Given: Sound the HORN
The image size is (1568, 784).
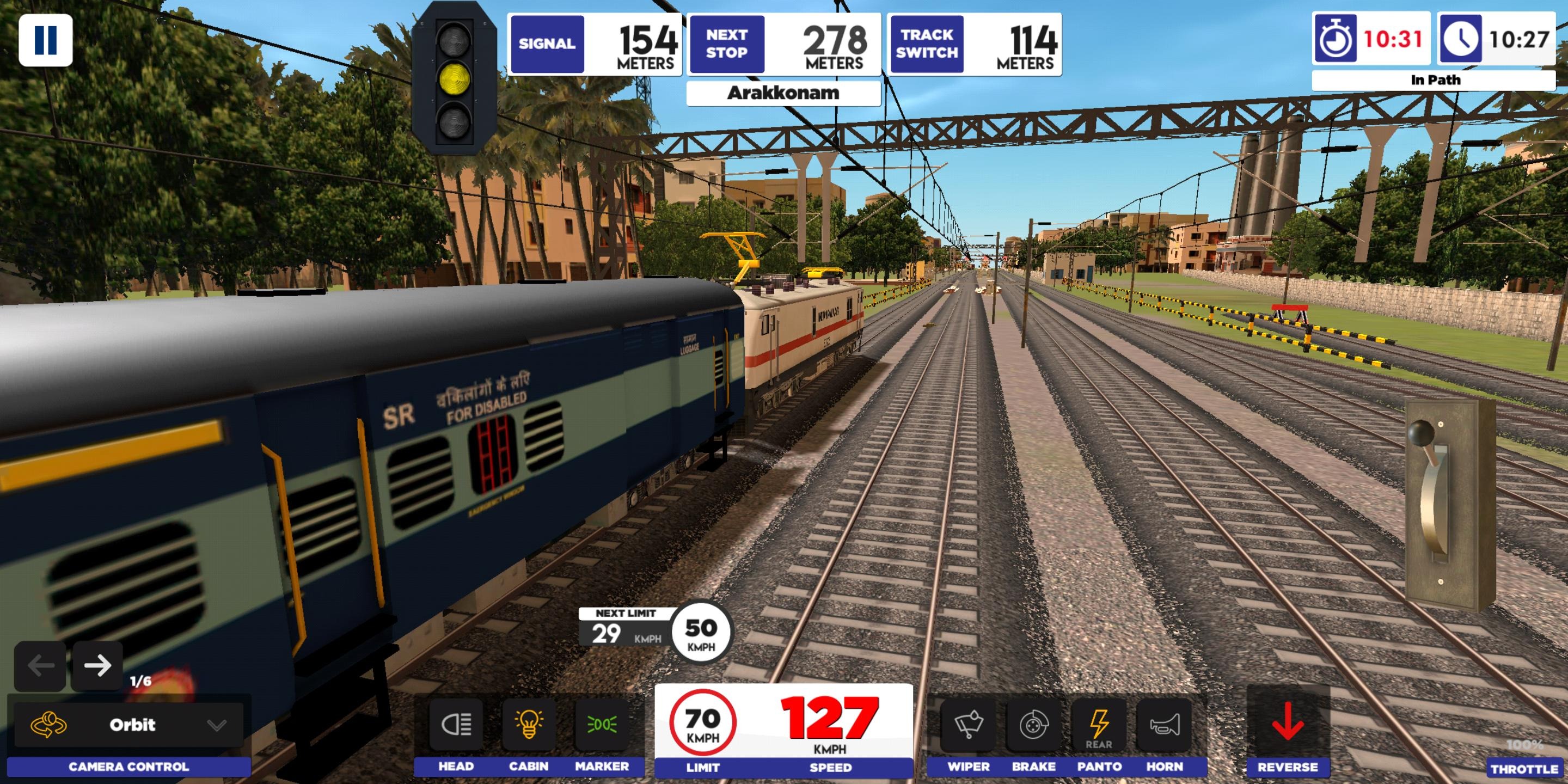Looking at the screenshot, I should coord(1165,724).
